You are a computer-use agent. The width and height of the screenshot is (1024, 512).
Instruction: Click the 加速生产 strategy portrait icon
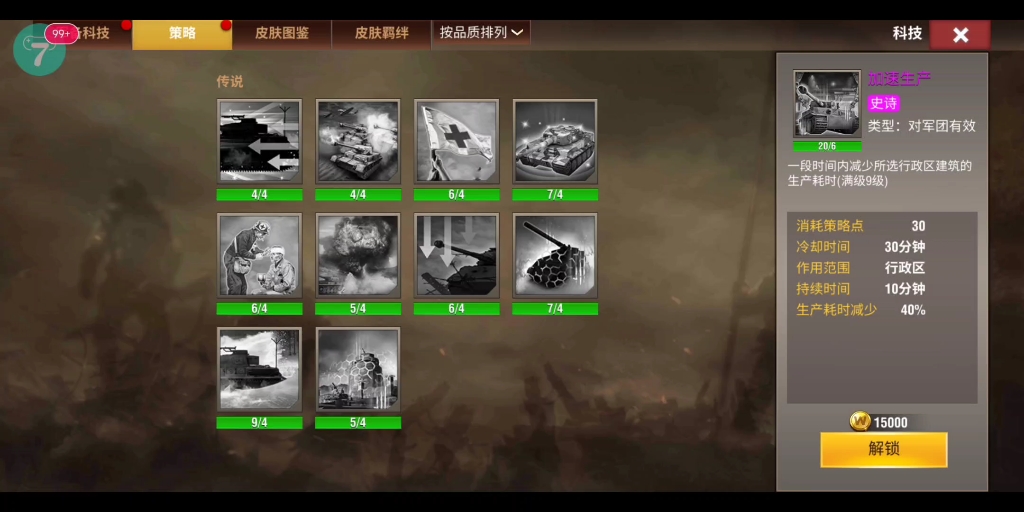(827, 104)
